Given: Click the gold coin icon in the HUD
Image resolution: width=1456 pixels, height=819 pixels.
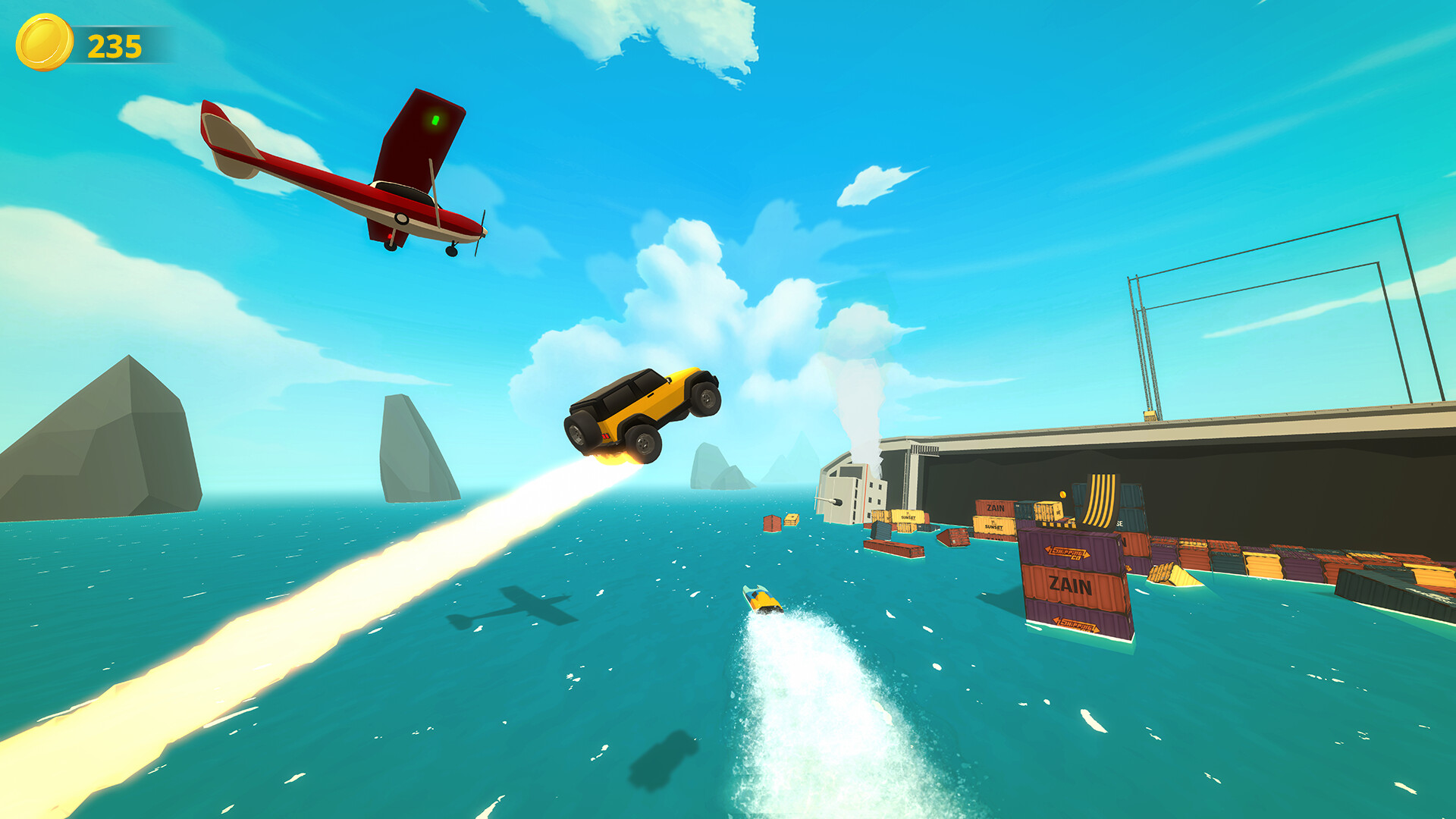Looking at the screenshot, I should click(45, 43).
